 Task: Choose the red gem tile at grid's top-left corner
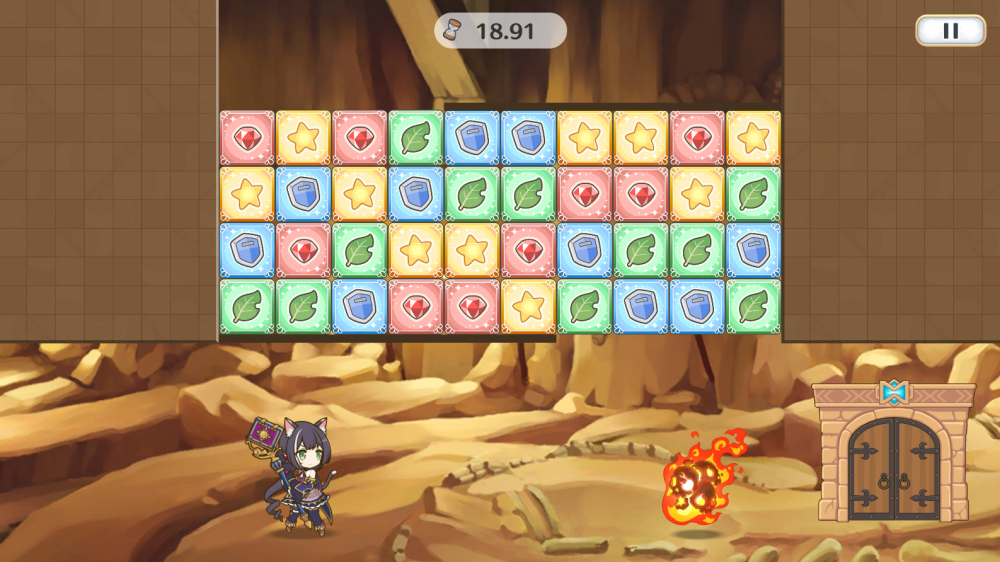(246, 138)
